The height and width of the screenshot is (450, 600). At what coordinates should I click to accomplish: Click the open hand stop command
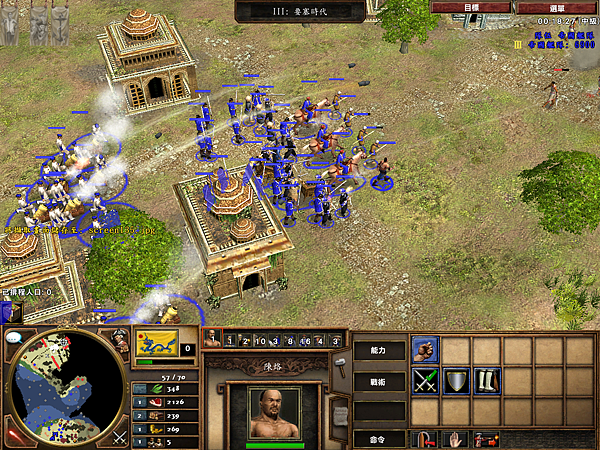click(456, 438)
